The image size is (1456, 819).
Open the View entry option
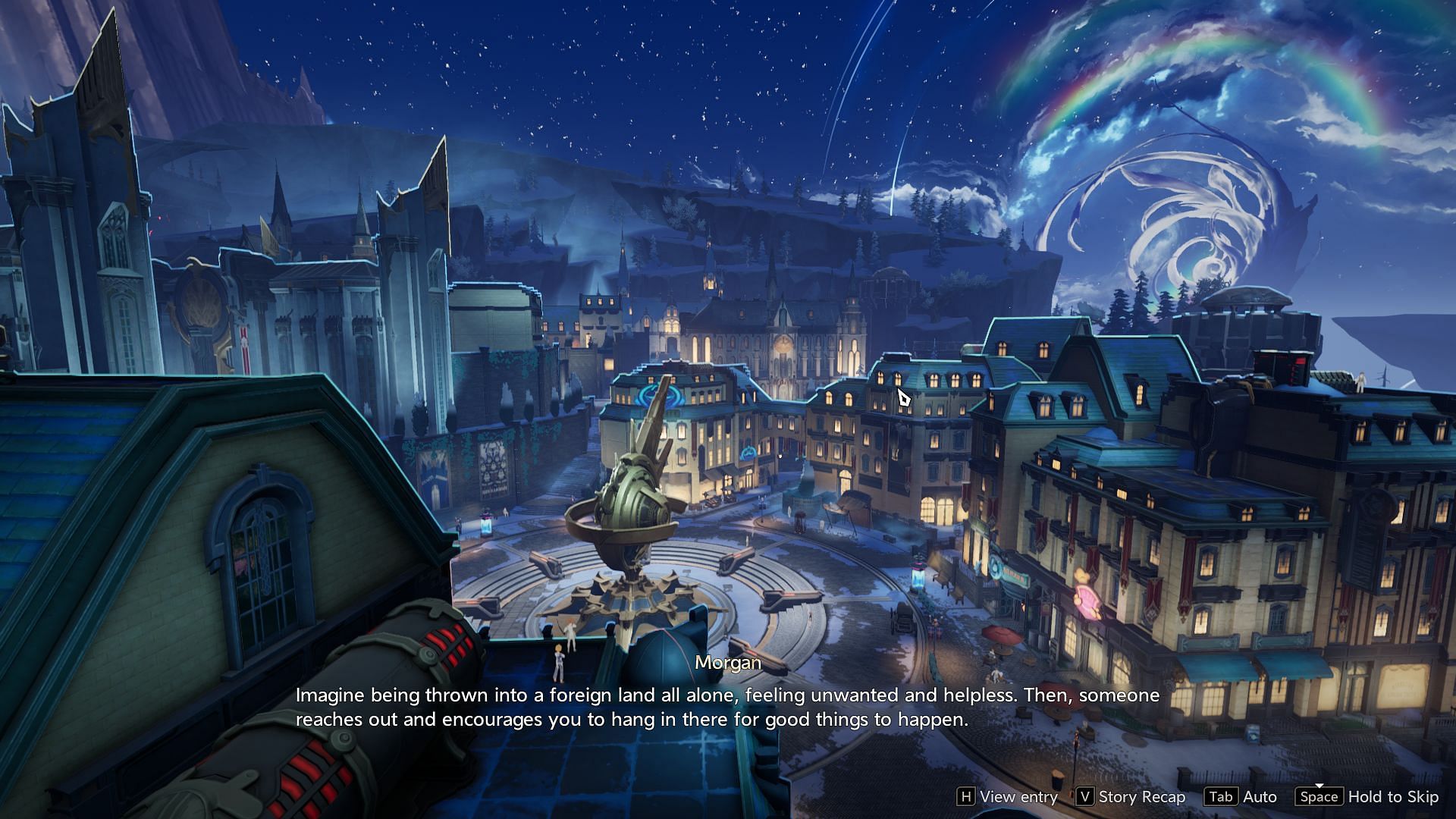point(1008,797)
